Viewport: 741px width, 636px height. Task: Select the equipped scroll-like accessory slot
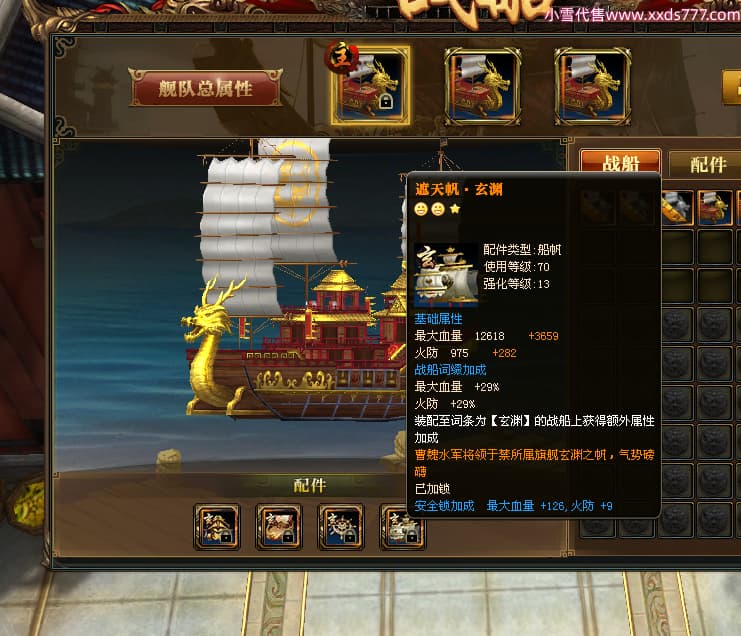click(278, 525)
